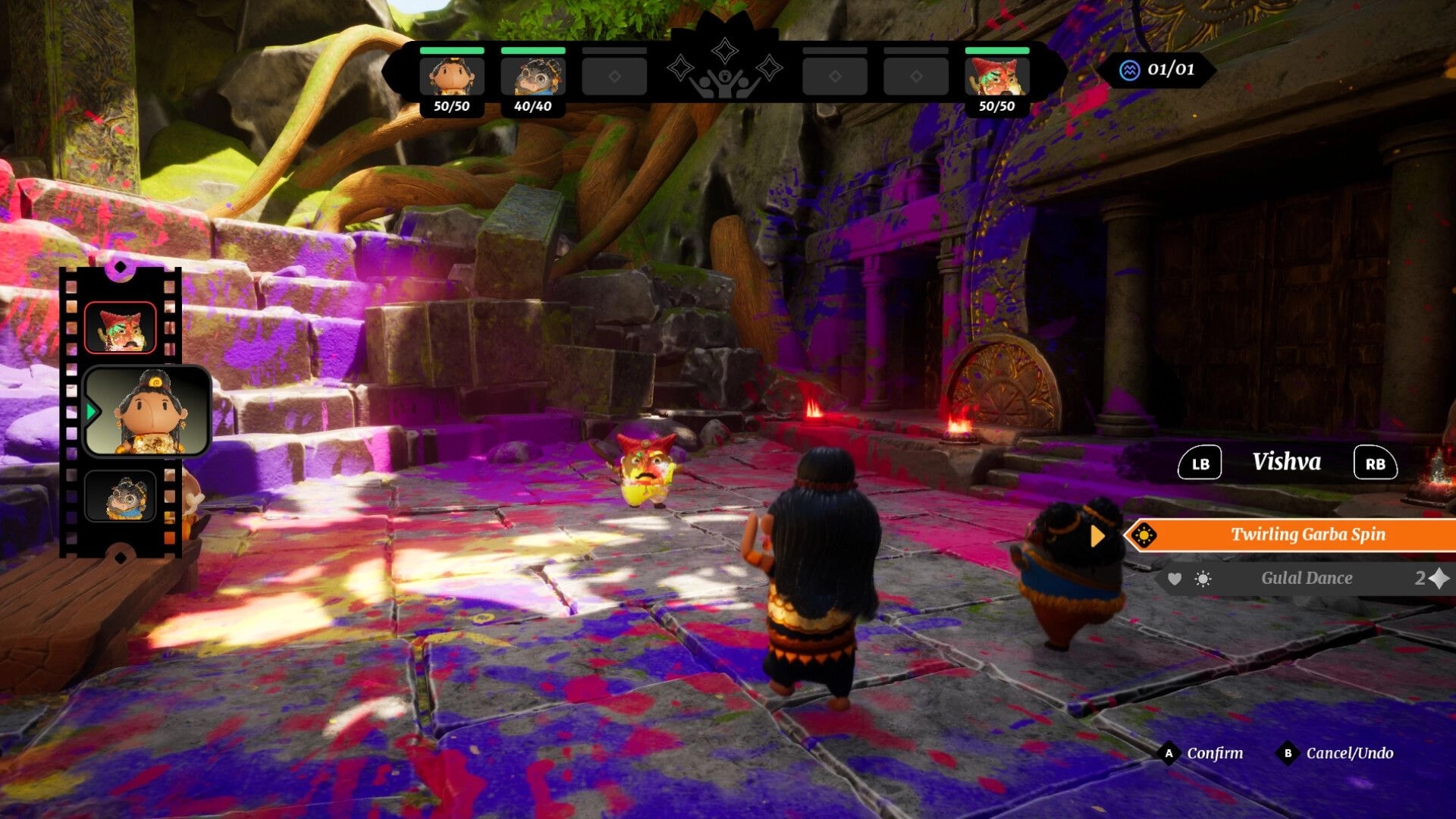Viewport: 1456px width, 819px height.
Task: Click the 50/50 health bar of the first party member
Action: 453,51
